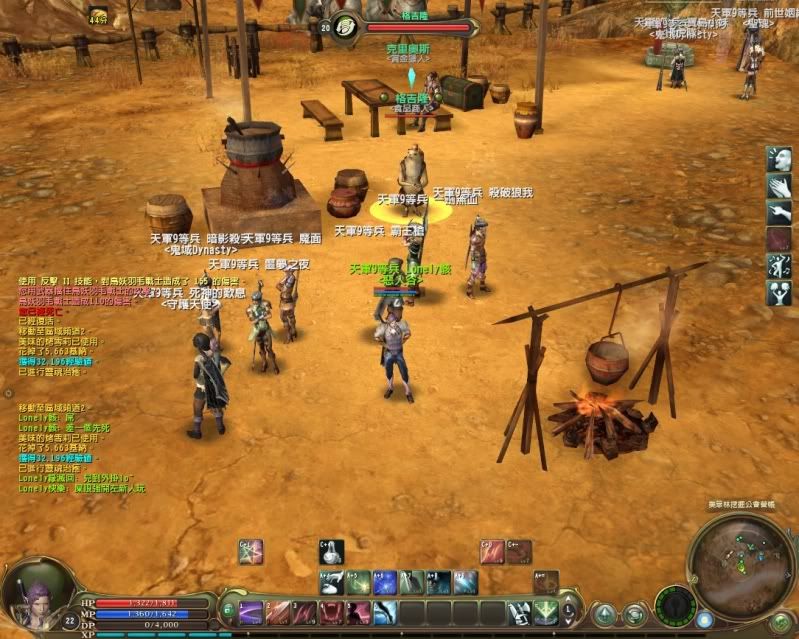Open the two dancing figures side icon
Screen dimensions: 799x639
(x=779, y=266)
